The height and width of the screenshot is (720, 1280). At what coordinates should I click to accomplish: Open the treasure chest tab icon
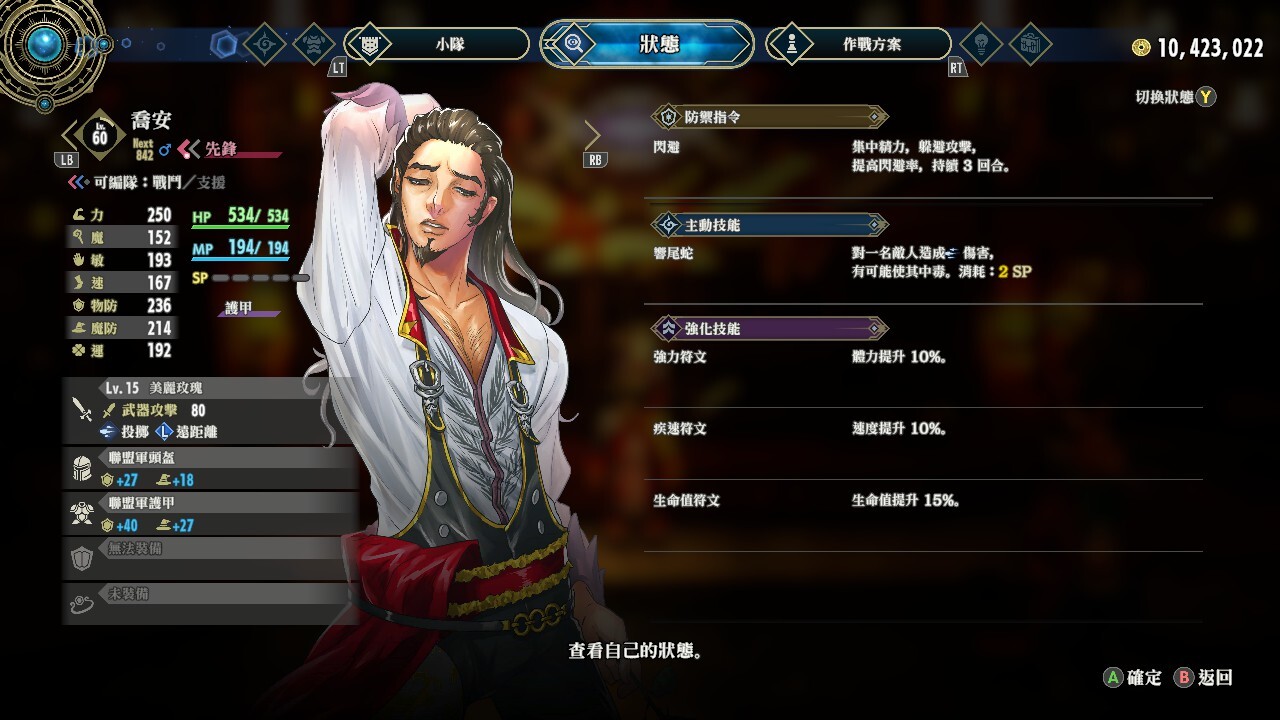click(1030, 44)
